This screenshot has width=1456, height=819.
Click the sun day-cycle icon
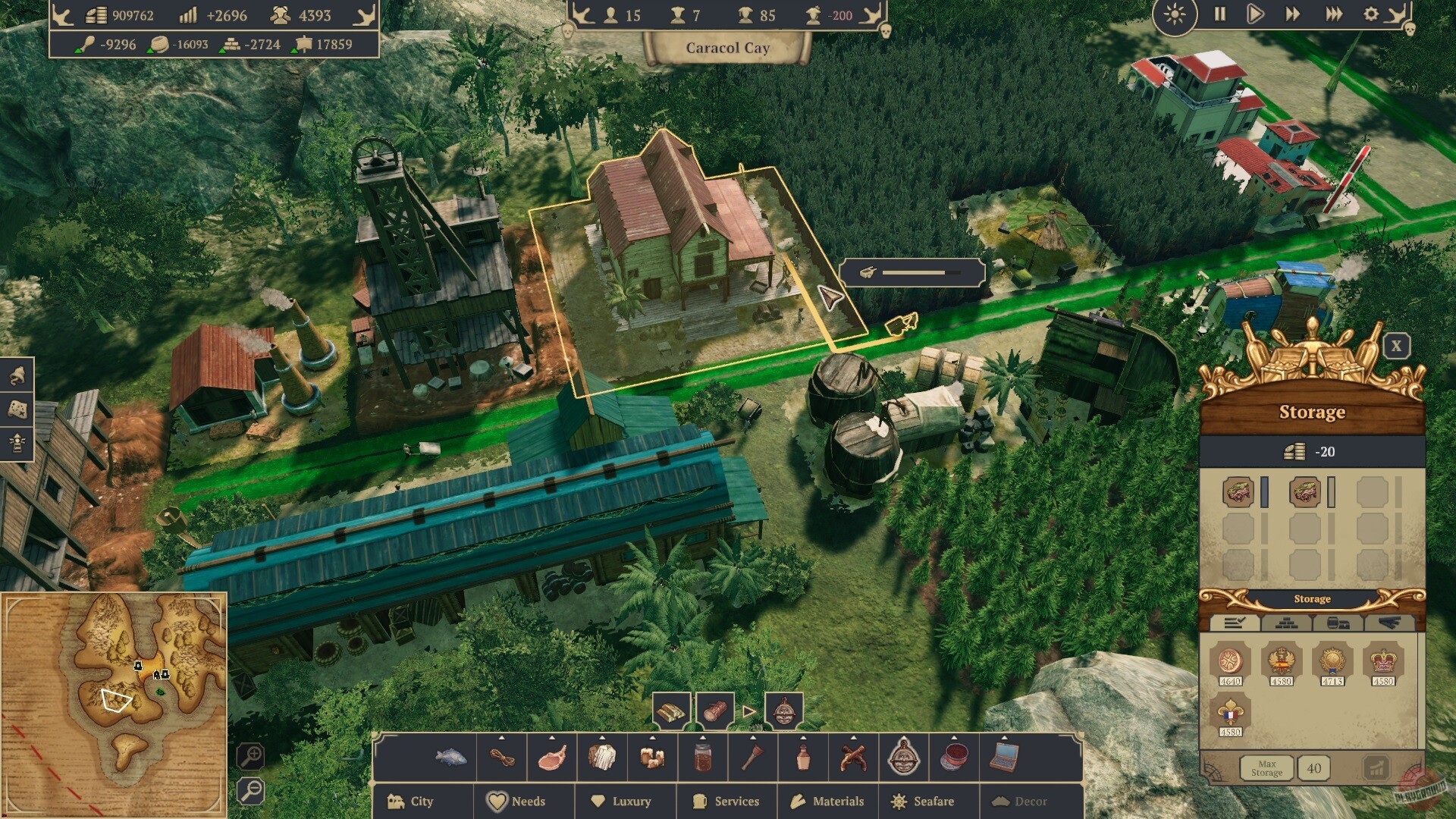tap(1174, 14)
